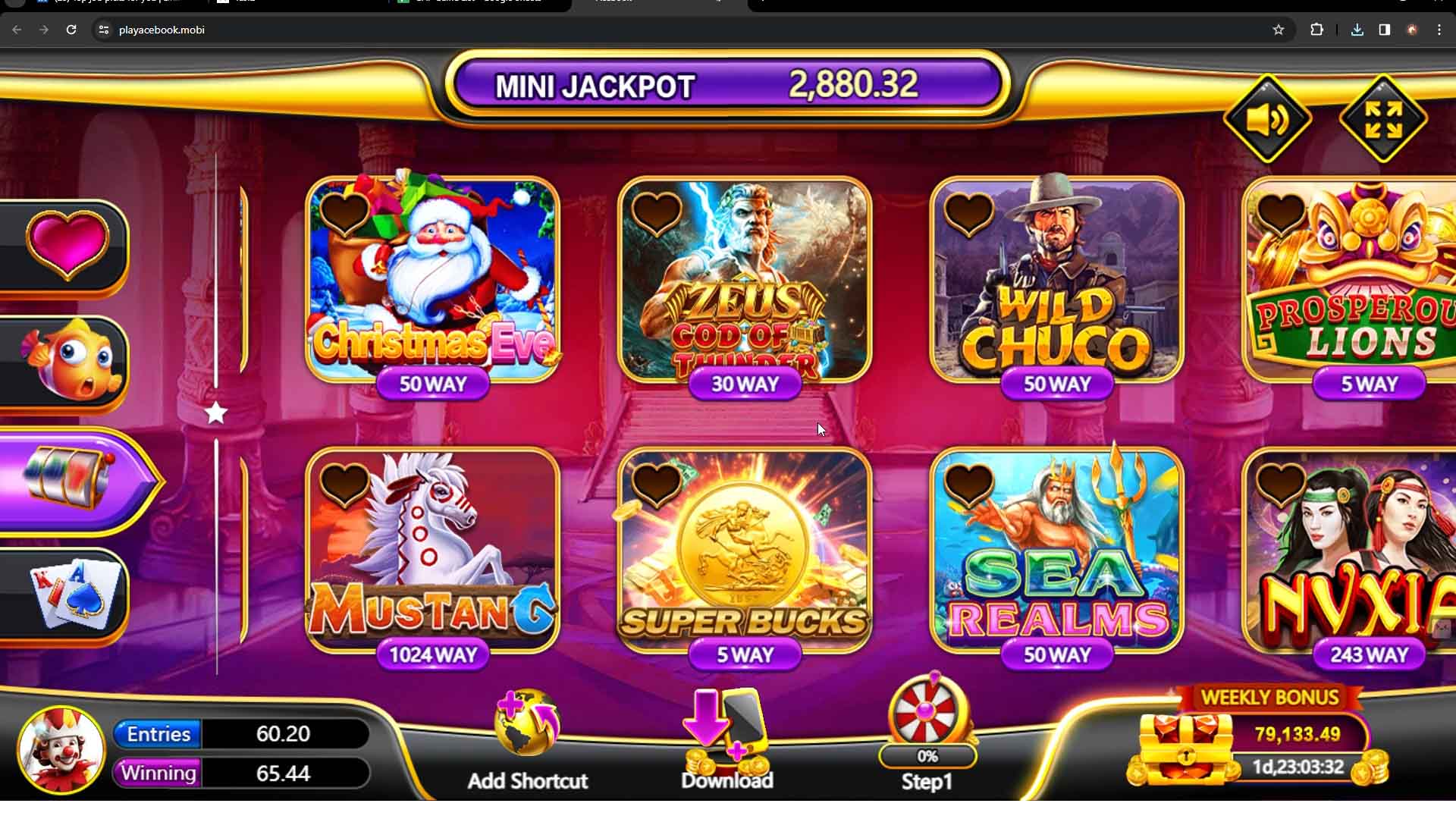The height and width of the screenshot is (819, 1456).
Task: Bookmark the page via the star button
Action: click(1280, 30)
